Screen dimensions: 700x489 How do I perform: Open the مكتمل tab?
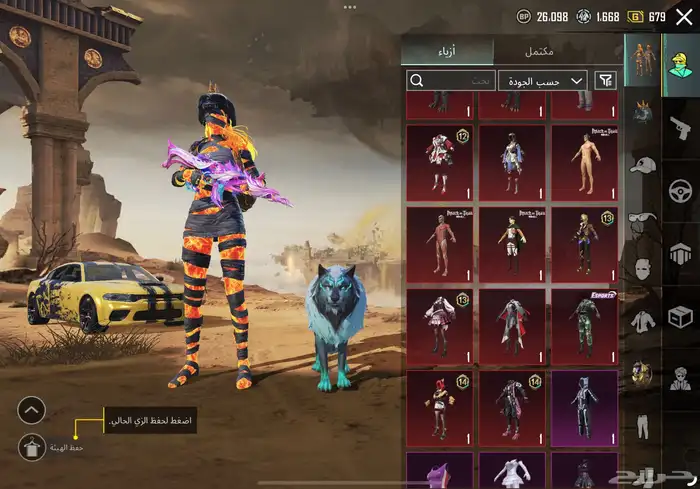[x=539, y=51]
